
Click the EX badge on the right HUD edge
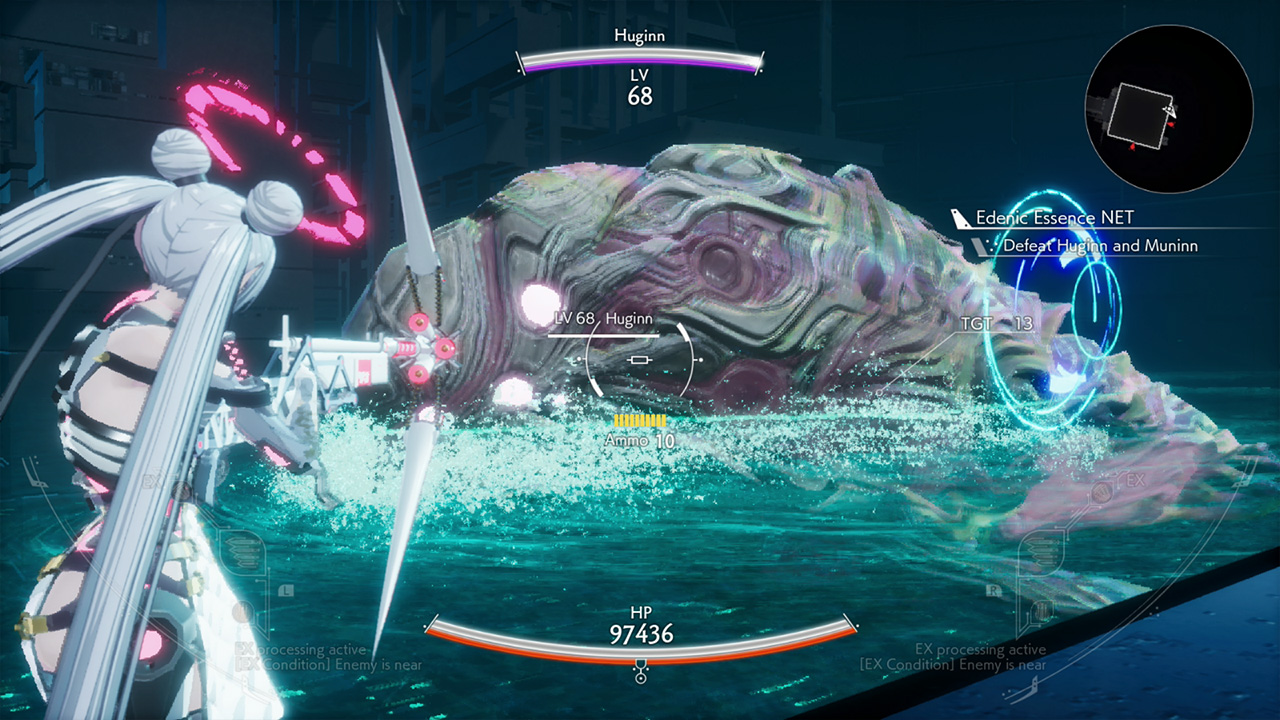point(1135,479)
